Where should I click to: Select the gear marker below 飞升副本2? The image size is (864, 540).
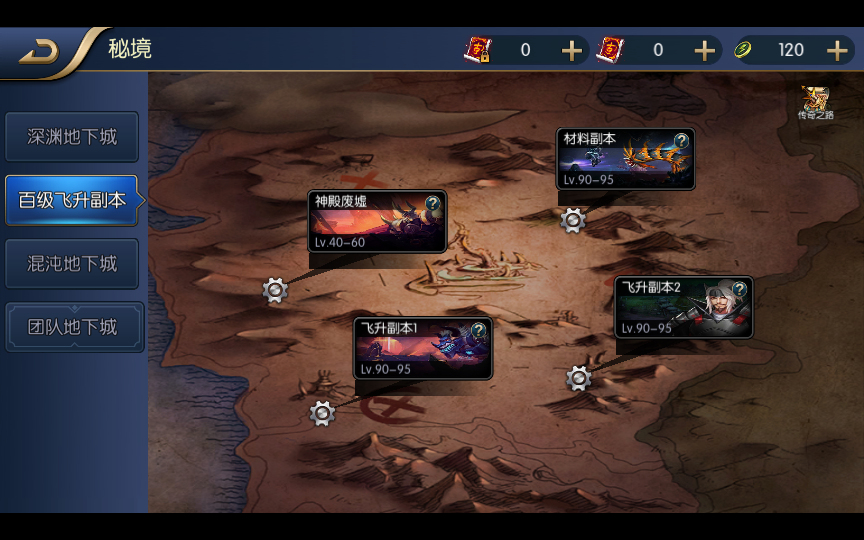579,378
